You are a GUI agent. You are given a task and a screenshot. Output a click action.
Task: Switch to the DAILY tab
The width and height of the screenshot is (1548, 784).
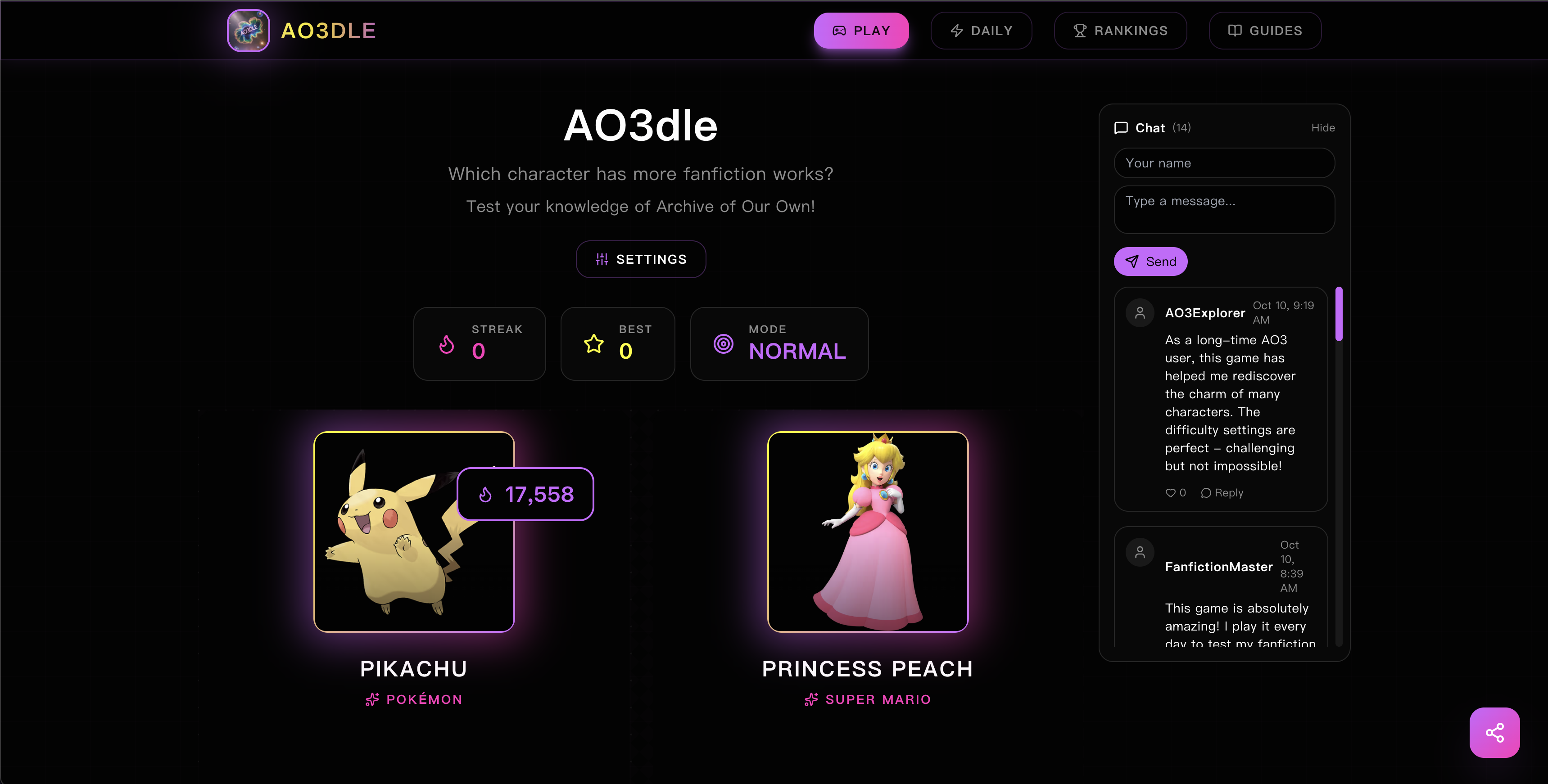[981, 30]
